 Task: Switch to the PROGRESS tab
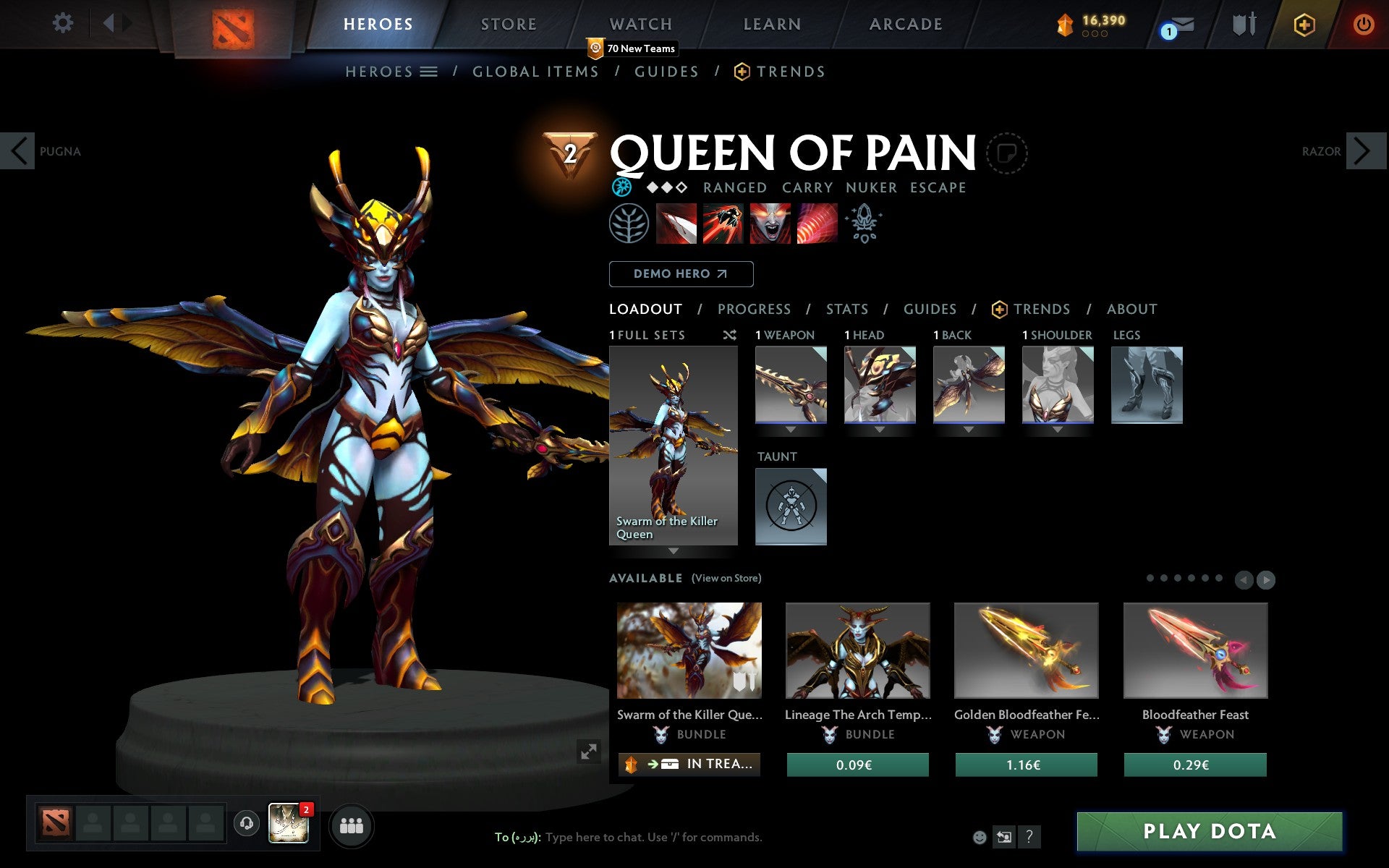click(x=754, y=309)
